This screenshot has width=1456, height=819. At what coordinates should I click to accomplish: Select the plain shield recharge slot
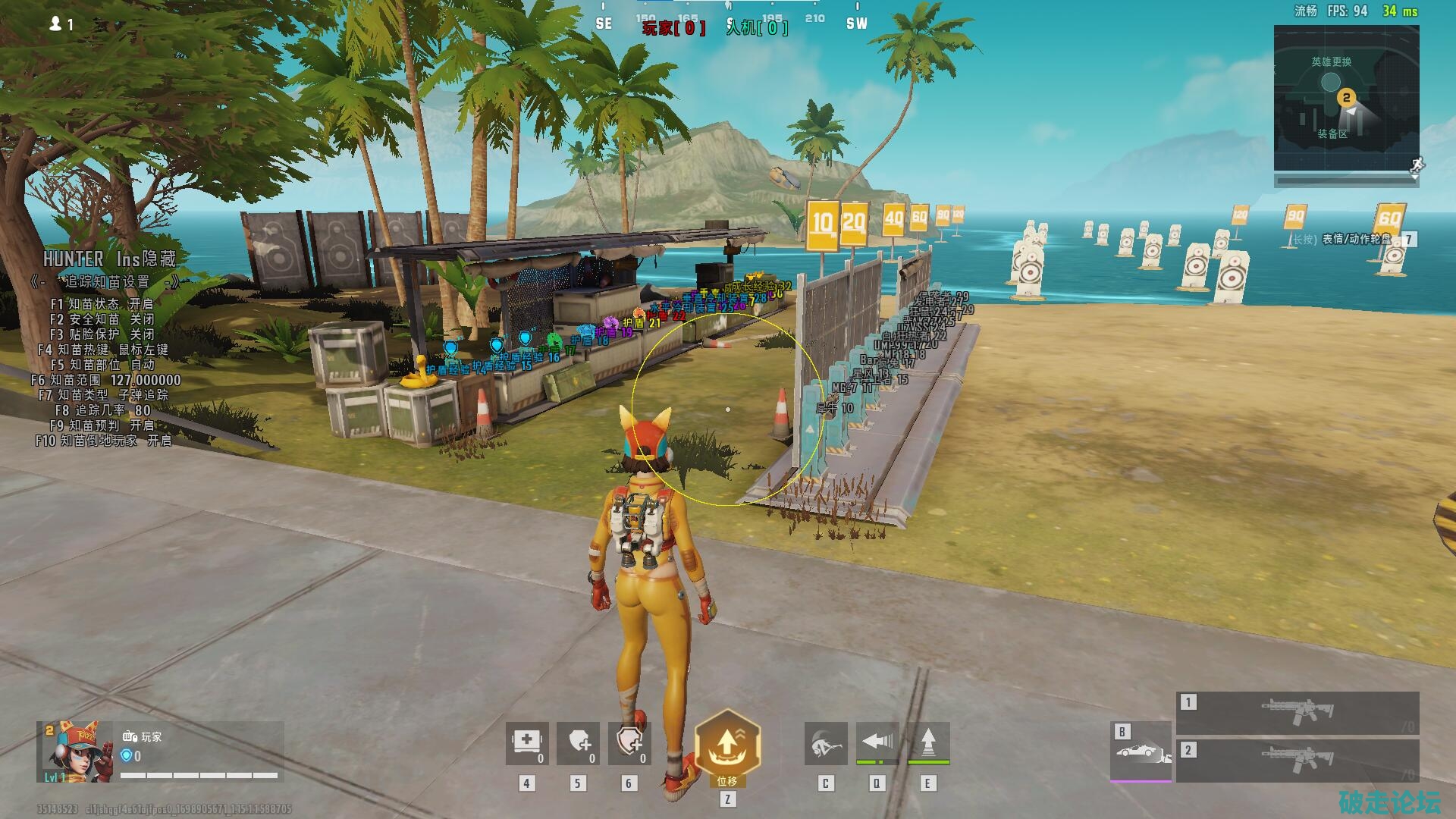click(x=579, y=743)
